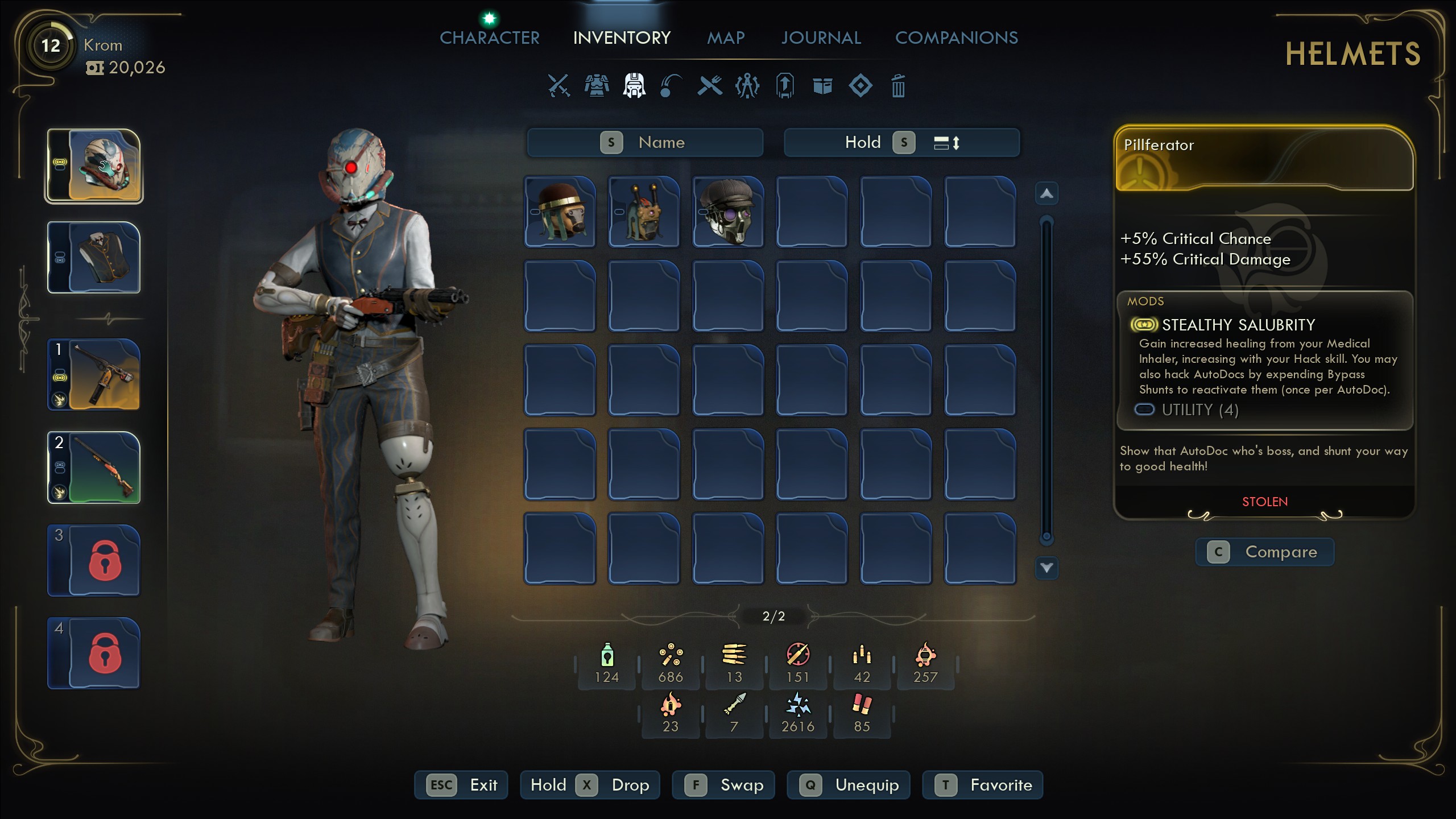Switch to the Body Armor category
The width and height of the screenshot is (1456, 819).
596,86
